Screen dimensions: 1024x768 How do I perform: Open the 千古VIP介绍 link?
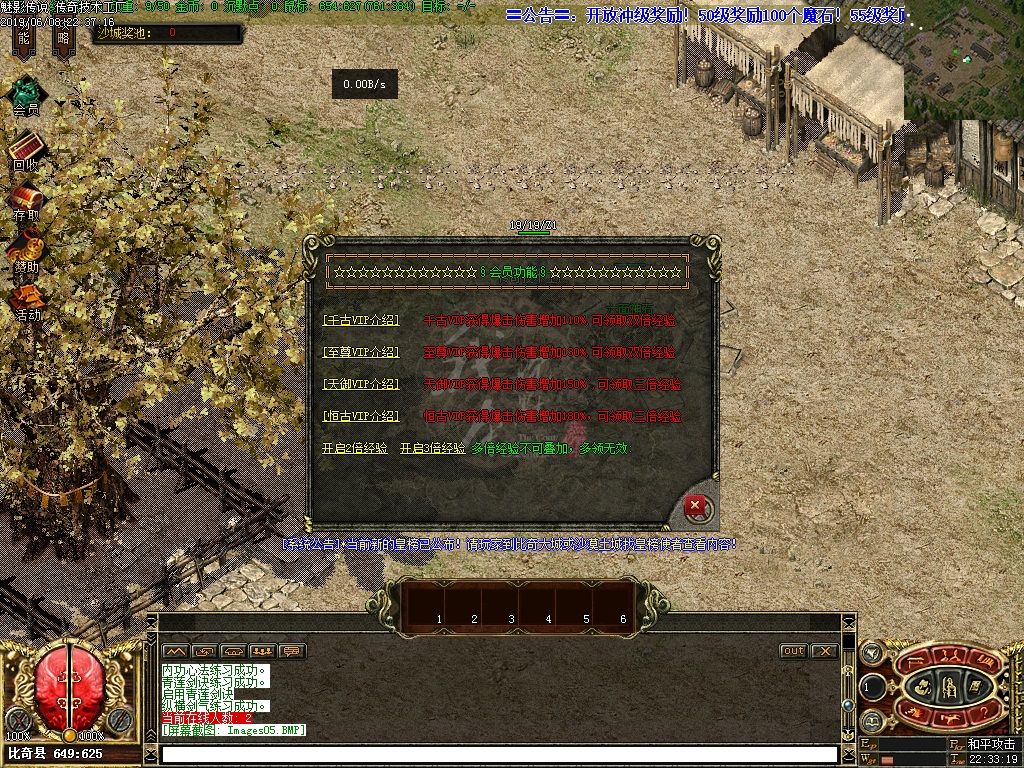click(361, 321)
